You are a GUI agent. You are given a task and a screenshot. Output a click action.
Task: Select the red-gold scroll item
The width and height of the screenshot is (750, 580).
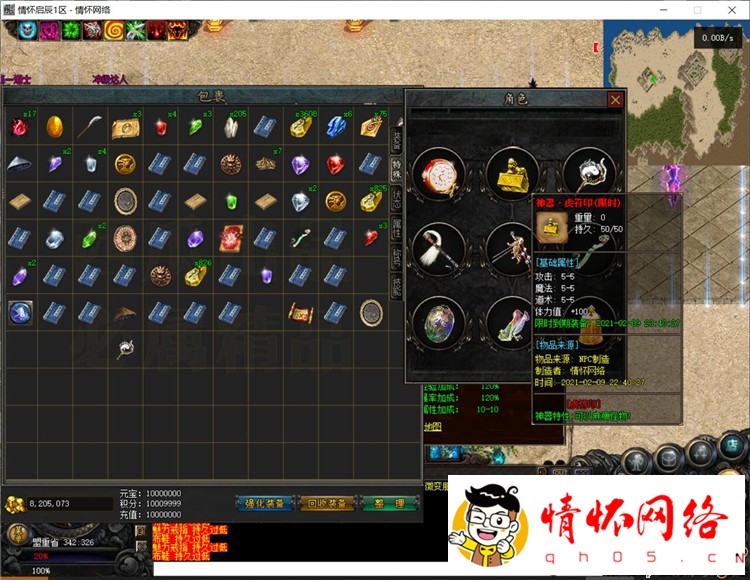tap(300, 311)
